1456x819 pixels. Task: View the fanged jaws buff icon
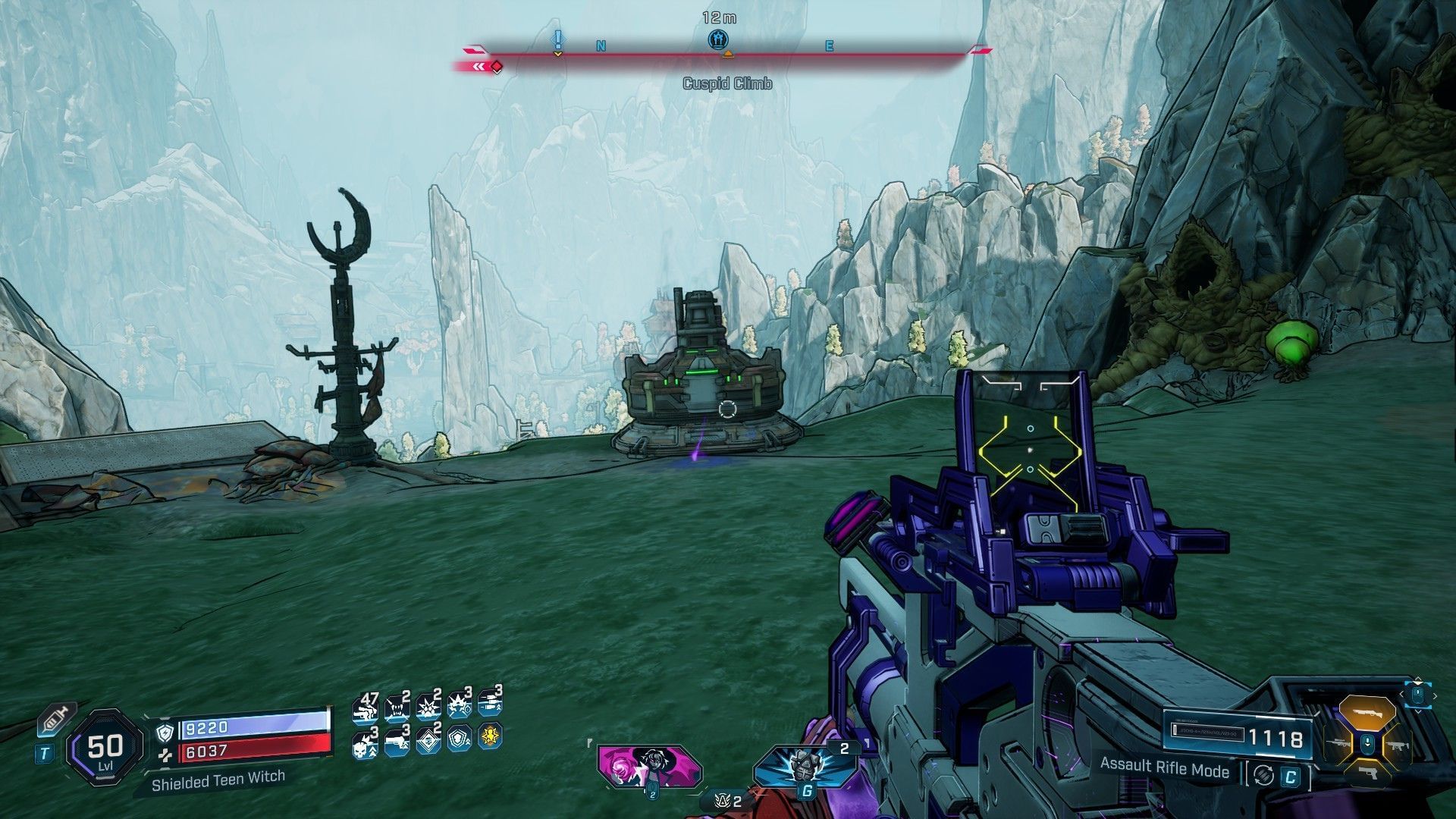pos(397,709)
